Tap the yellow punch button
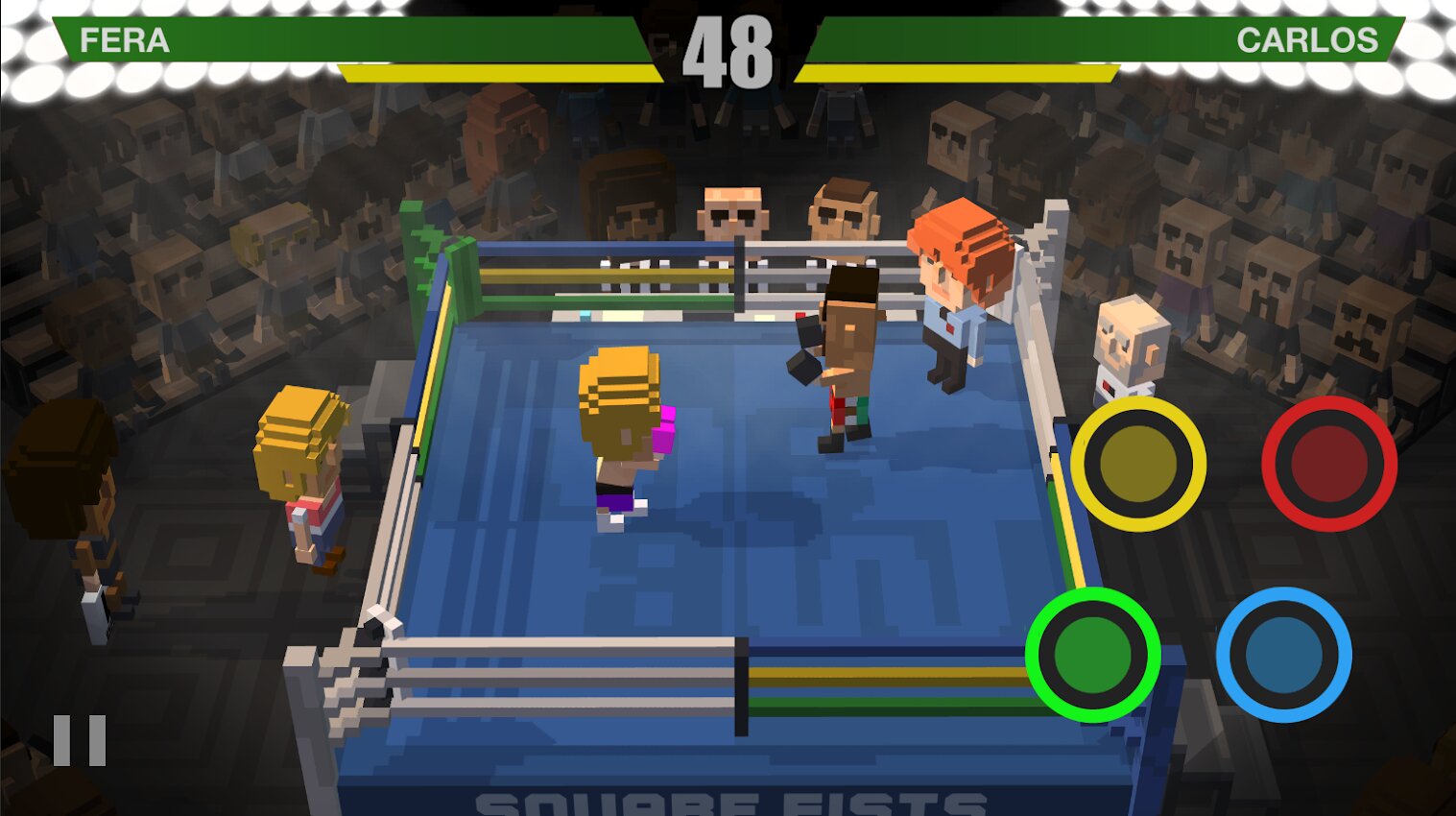Viewport: 1456px width, 816px height. coord(1139,465)
